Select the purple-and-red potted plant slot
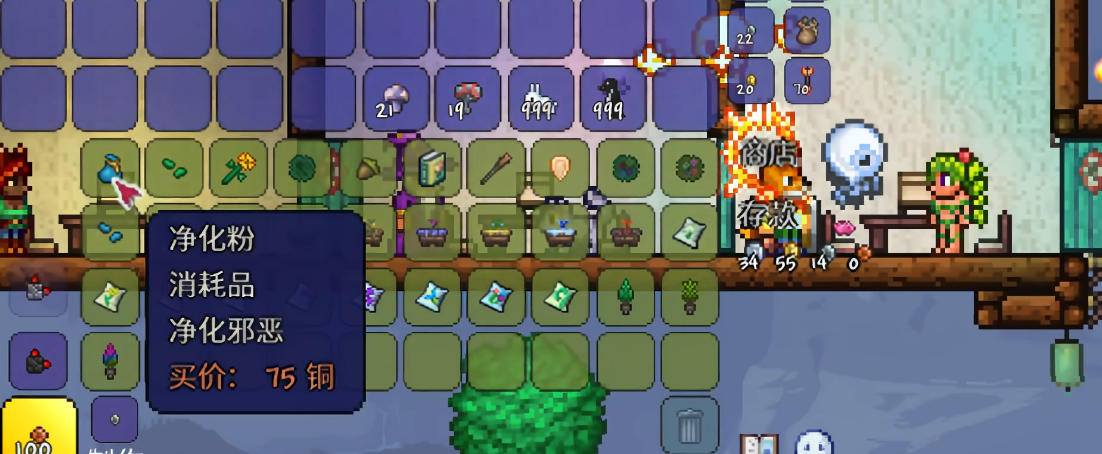 pyautogui.click(x=111, y=360)
